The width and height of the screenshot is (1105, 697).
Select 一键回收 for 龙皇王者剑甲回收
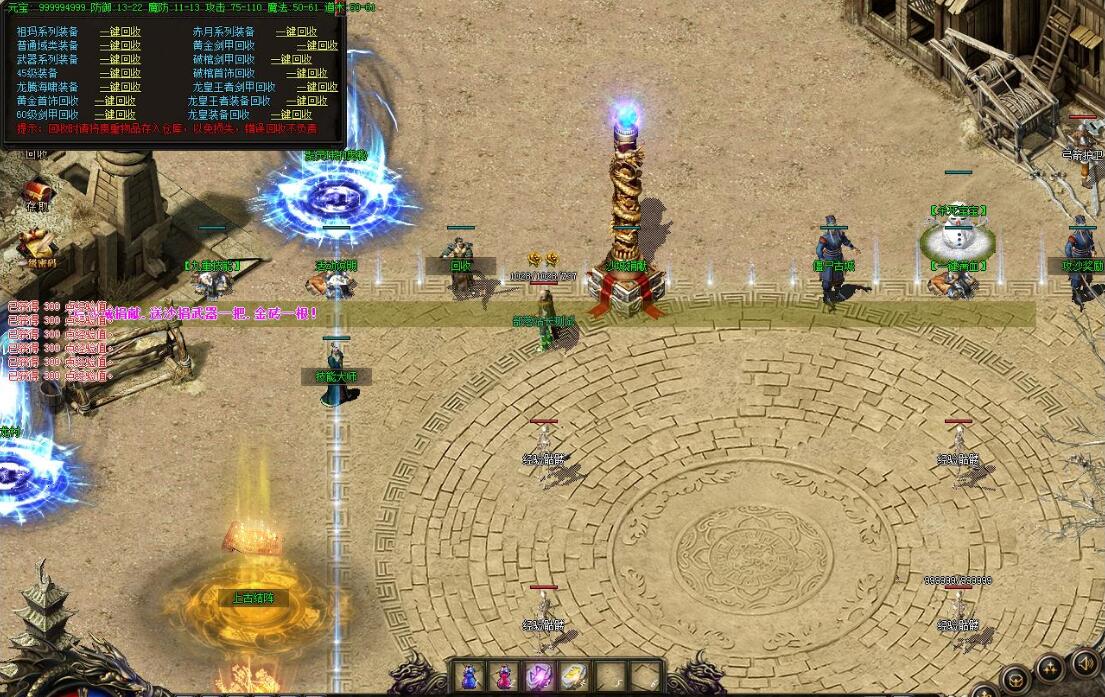(317, 87)
